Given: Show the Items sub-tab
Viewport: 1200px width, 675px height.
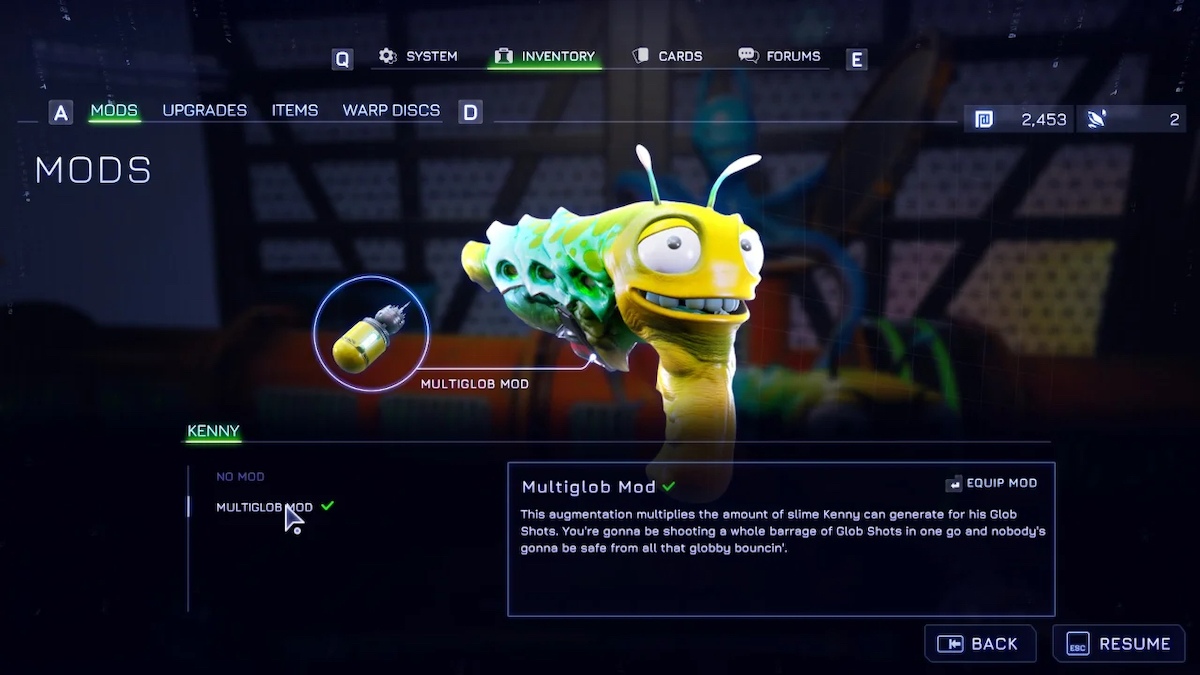Looking at the screenshot, I should tap(295, 110).
